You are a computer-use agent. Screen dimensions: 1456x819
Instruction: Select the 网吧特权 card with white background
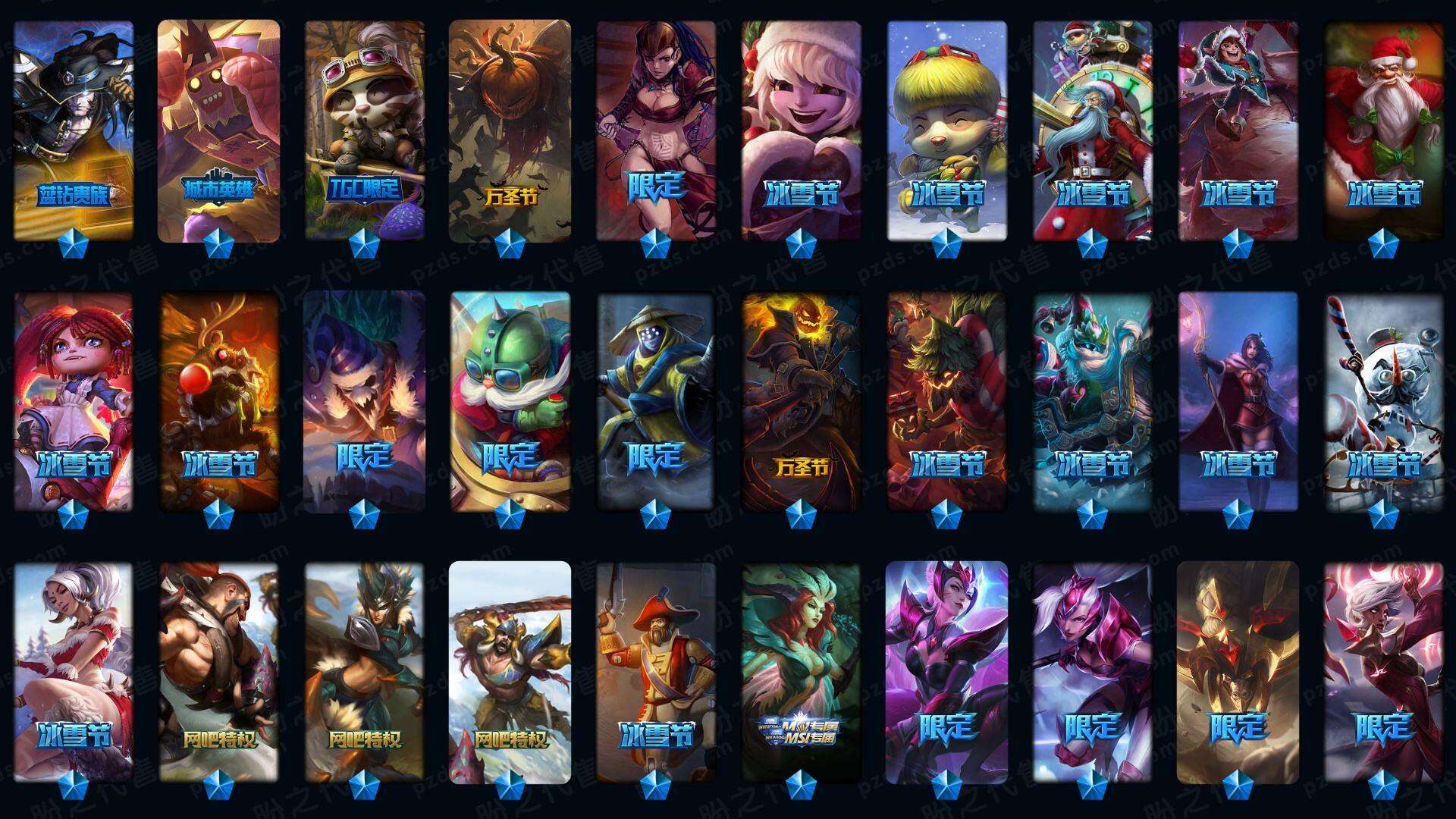[510, 672]
